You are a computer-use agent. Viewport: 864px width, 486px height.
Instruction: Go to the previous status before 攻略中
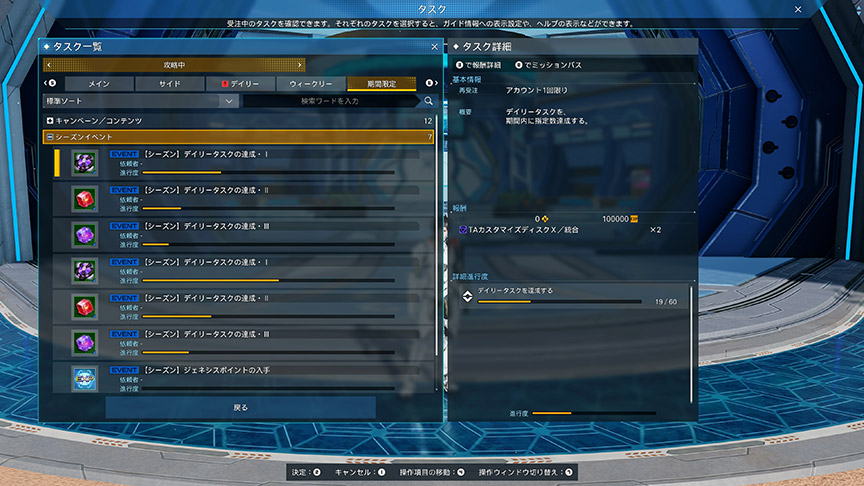pyautogui.click(x=47, y=65)
